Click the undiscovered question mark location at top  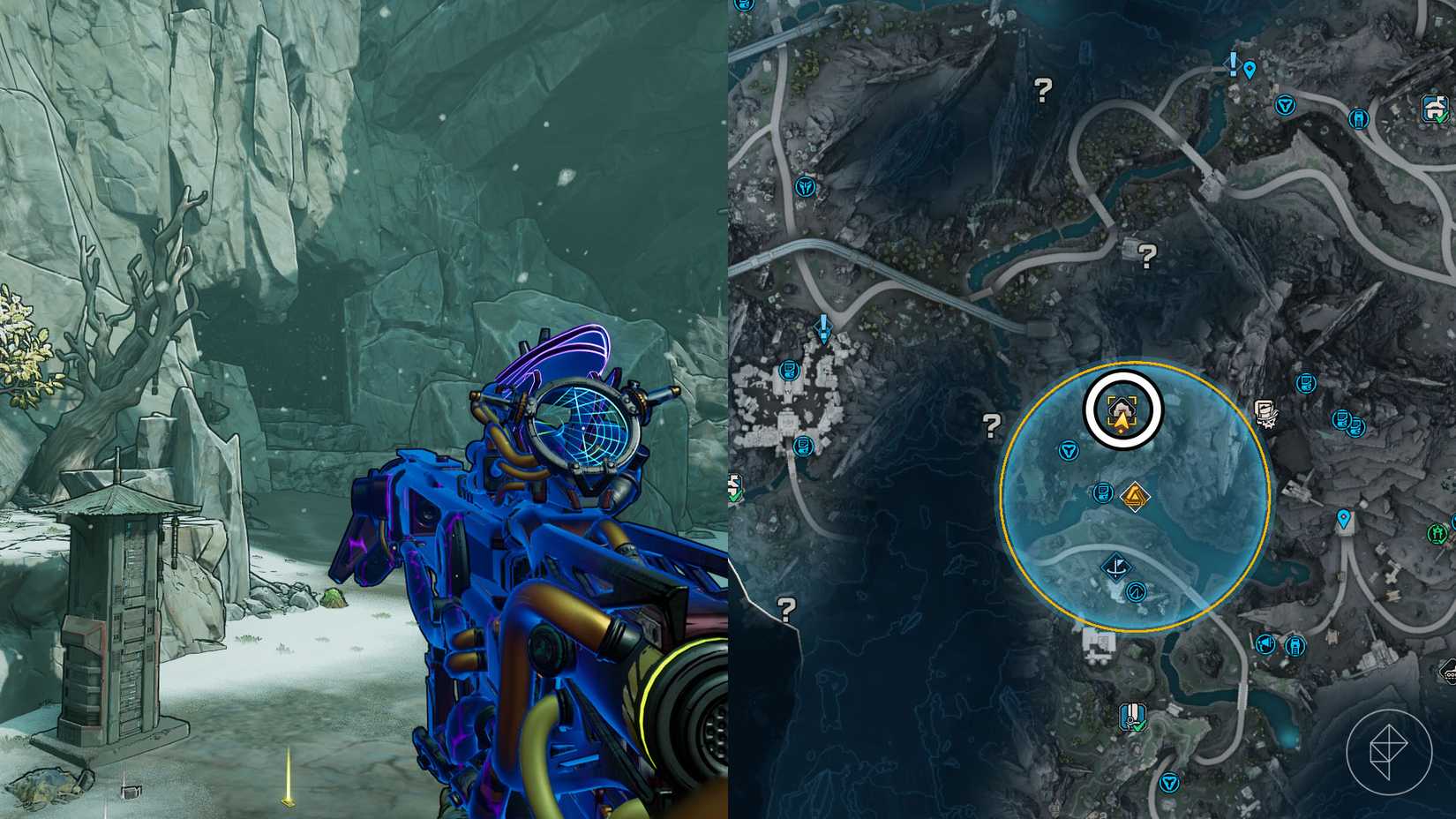coord(1042,89)
